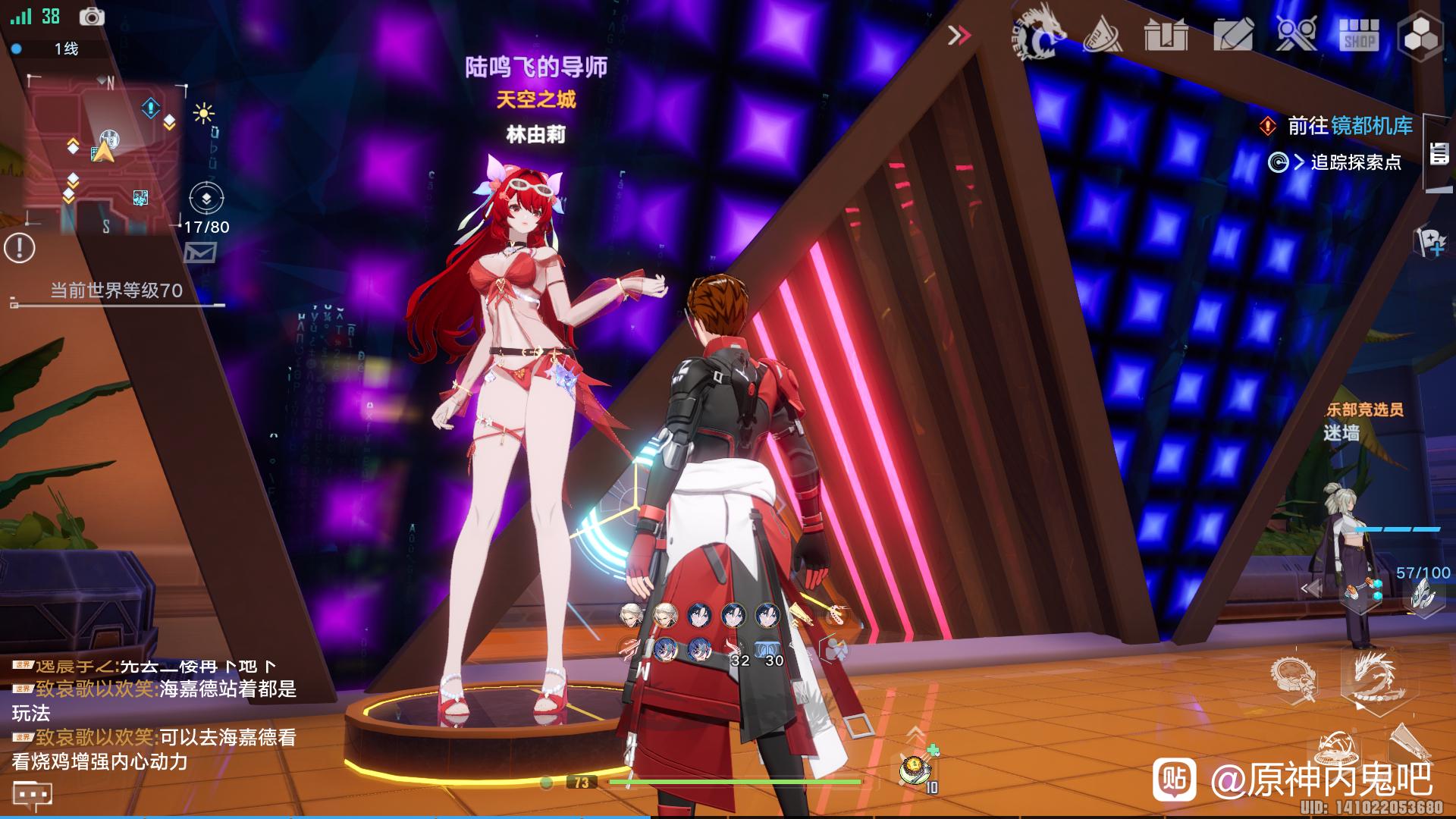
Task: Open the pencil notes icon
Action: click(x=1232, y=35)
